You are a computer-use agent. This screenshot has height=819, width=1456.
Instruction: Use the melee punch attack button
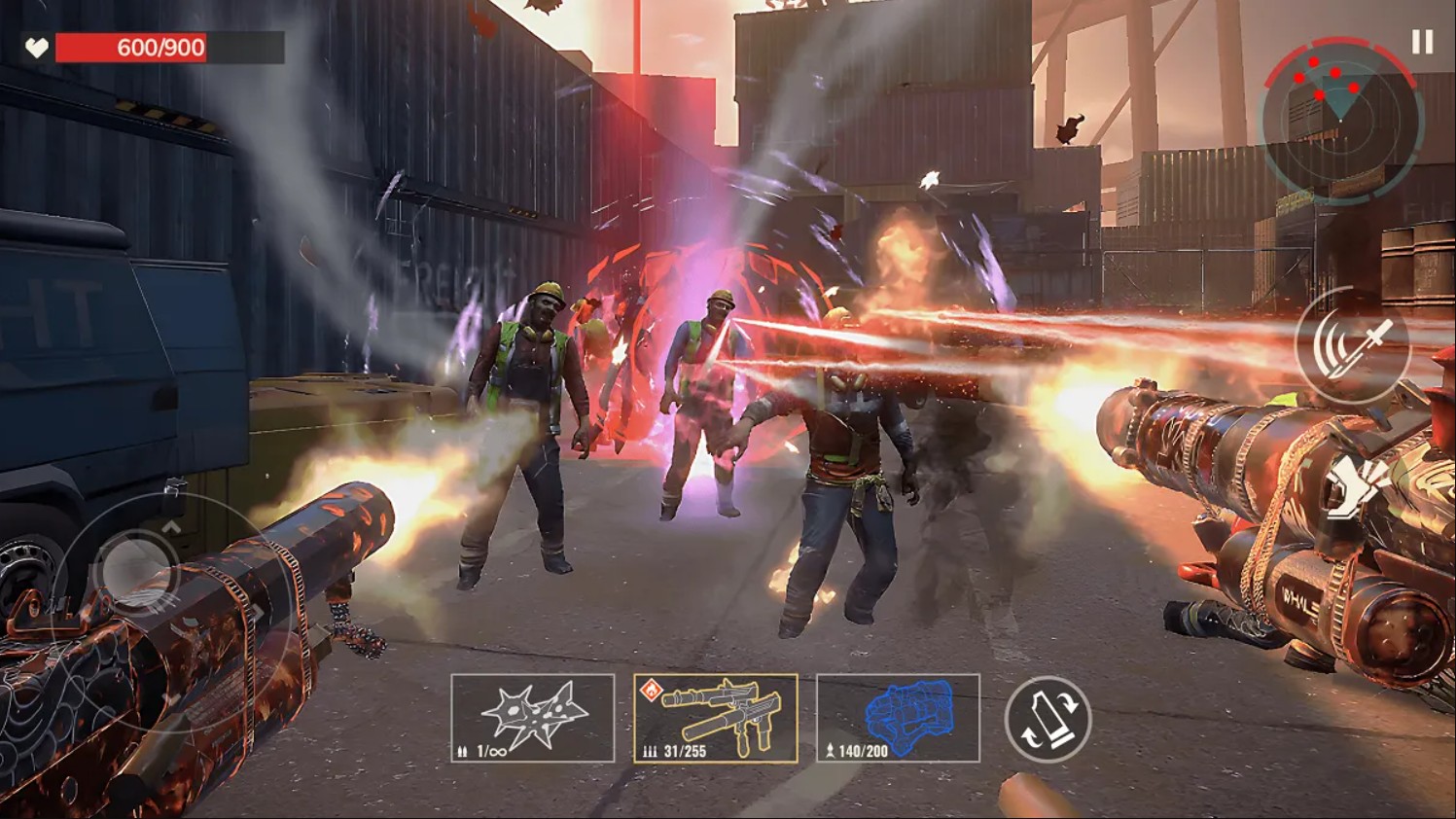[1355, 486]
